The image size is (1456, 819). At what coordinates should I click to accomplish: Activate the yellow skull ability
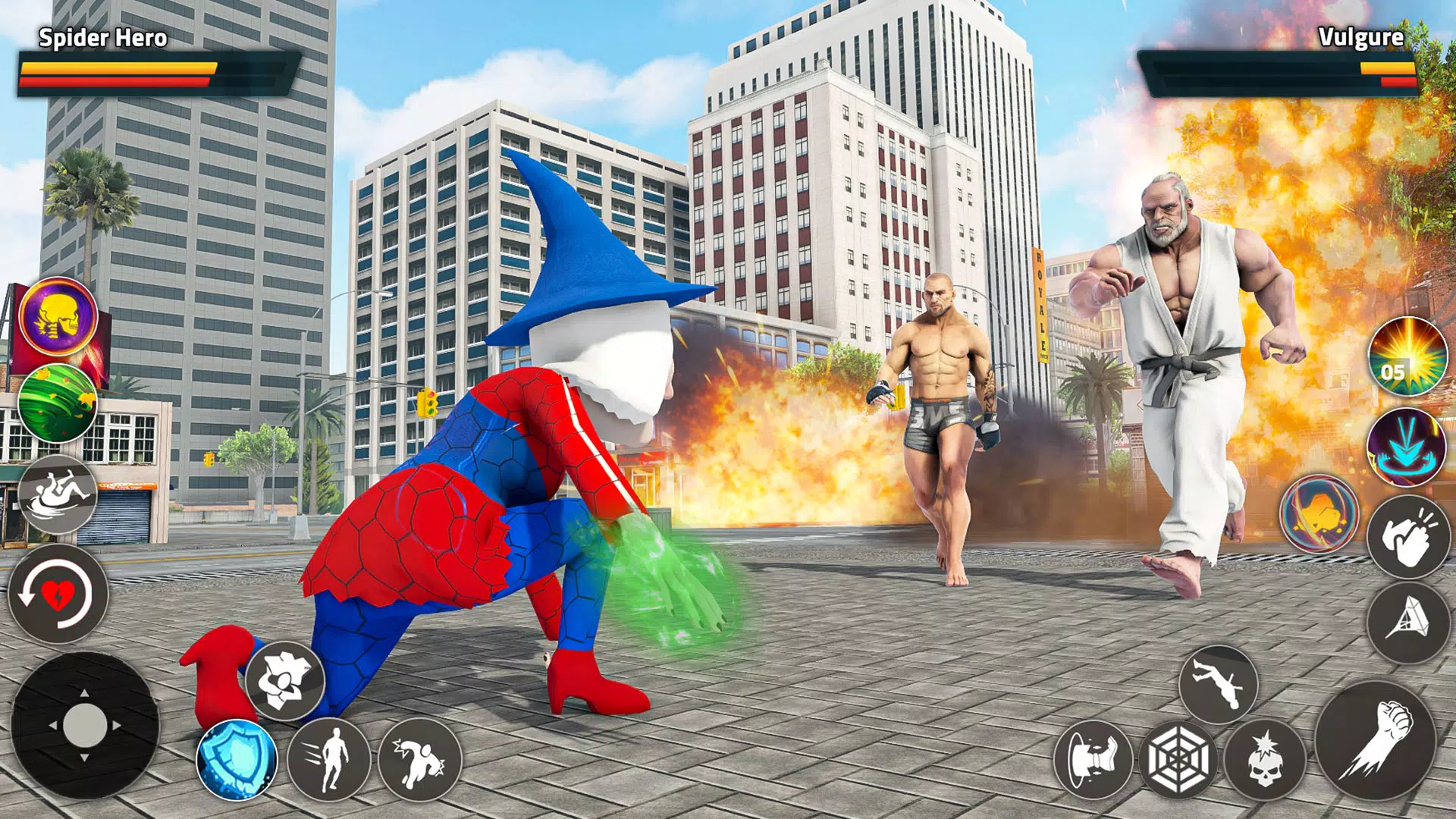click(x=58, y=316)
